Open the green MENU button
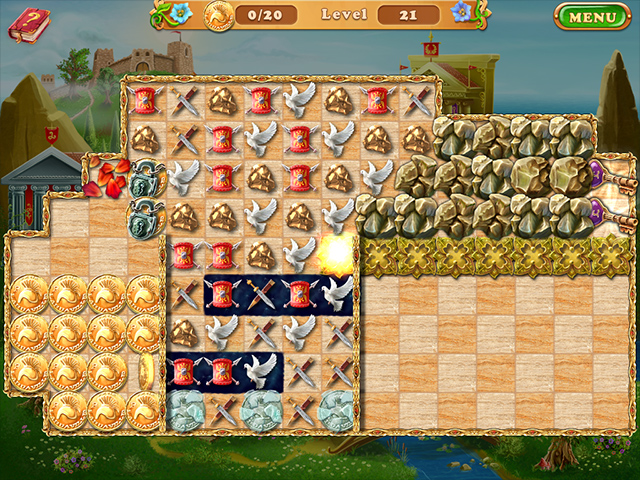640x480 pixels. 592,17
